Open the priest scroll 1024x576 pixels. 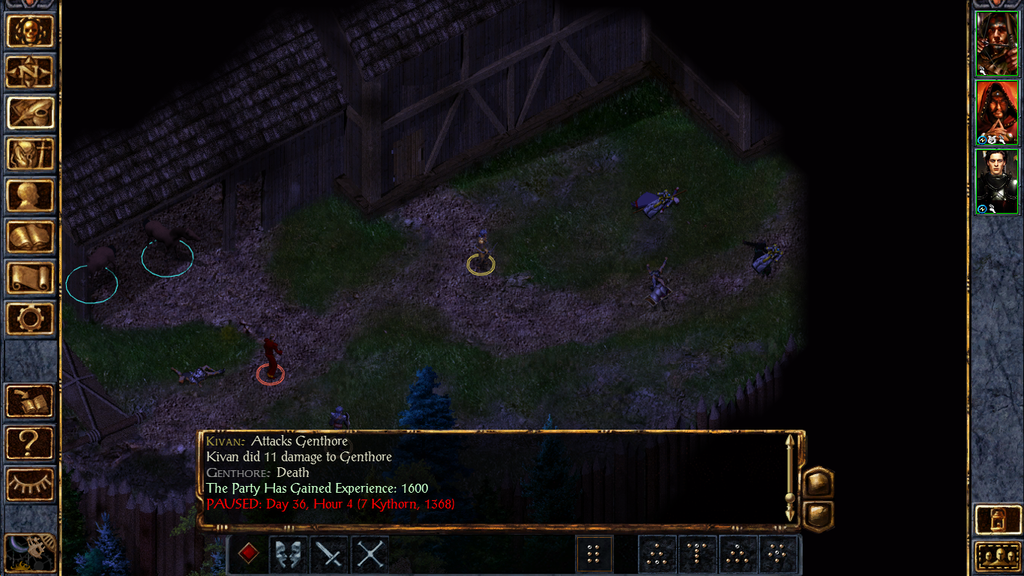click(30, 277)
